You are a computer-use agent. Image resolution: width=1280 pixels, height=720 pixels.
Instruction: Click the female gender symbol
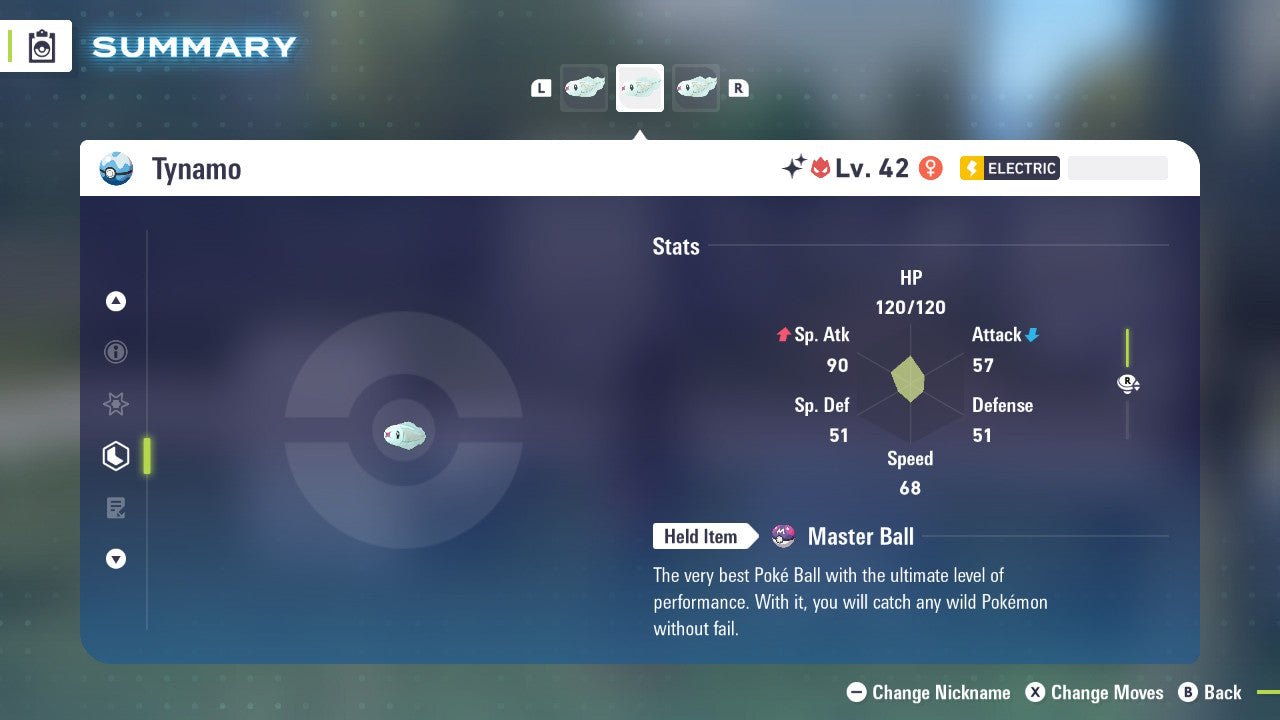point(930,168)
